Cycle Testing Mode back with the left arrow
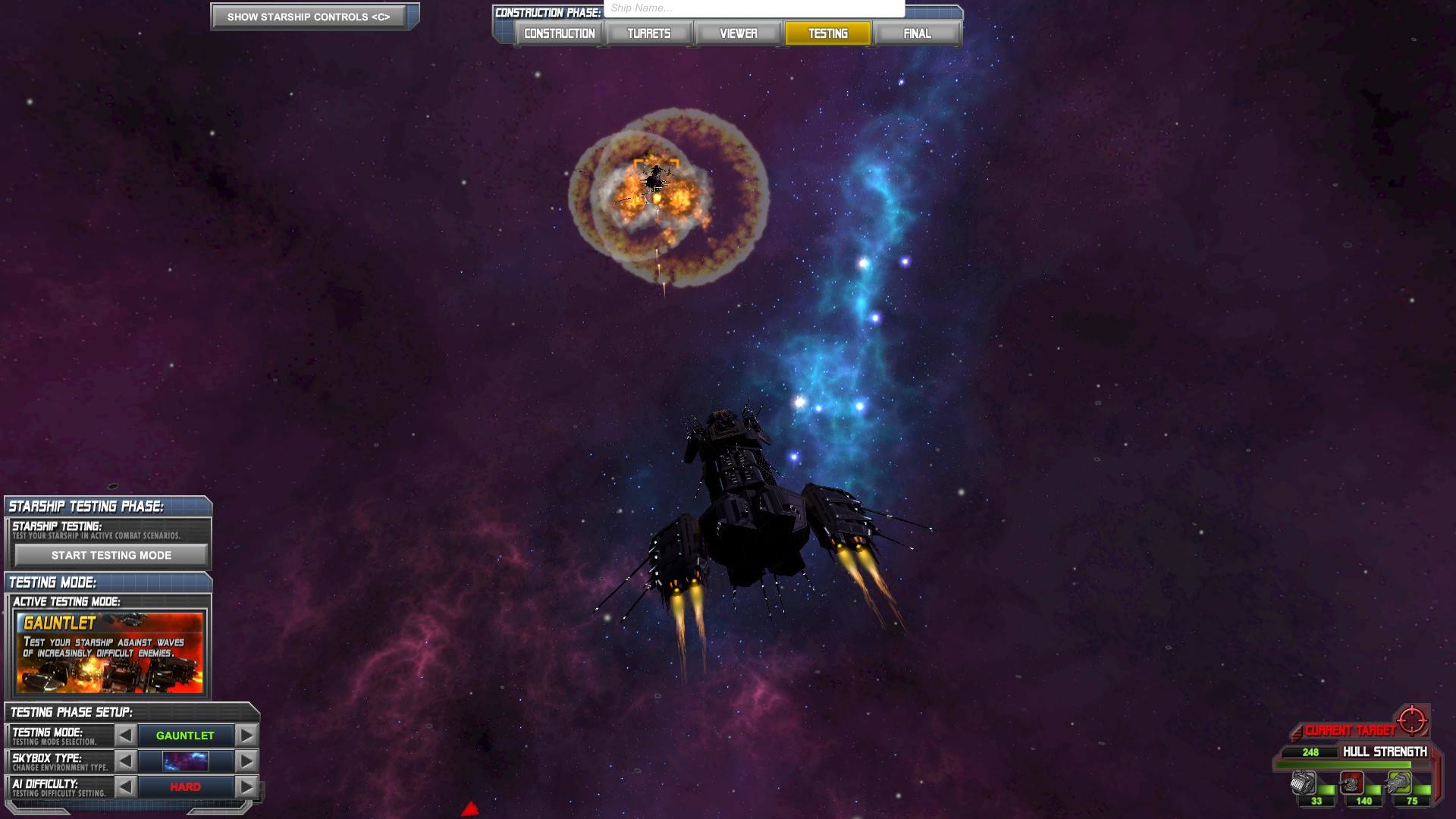 pos(125,735)
